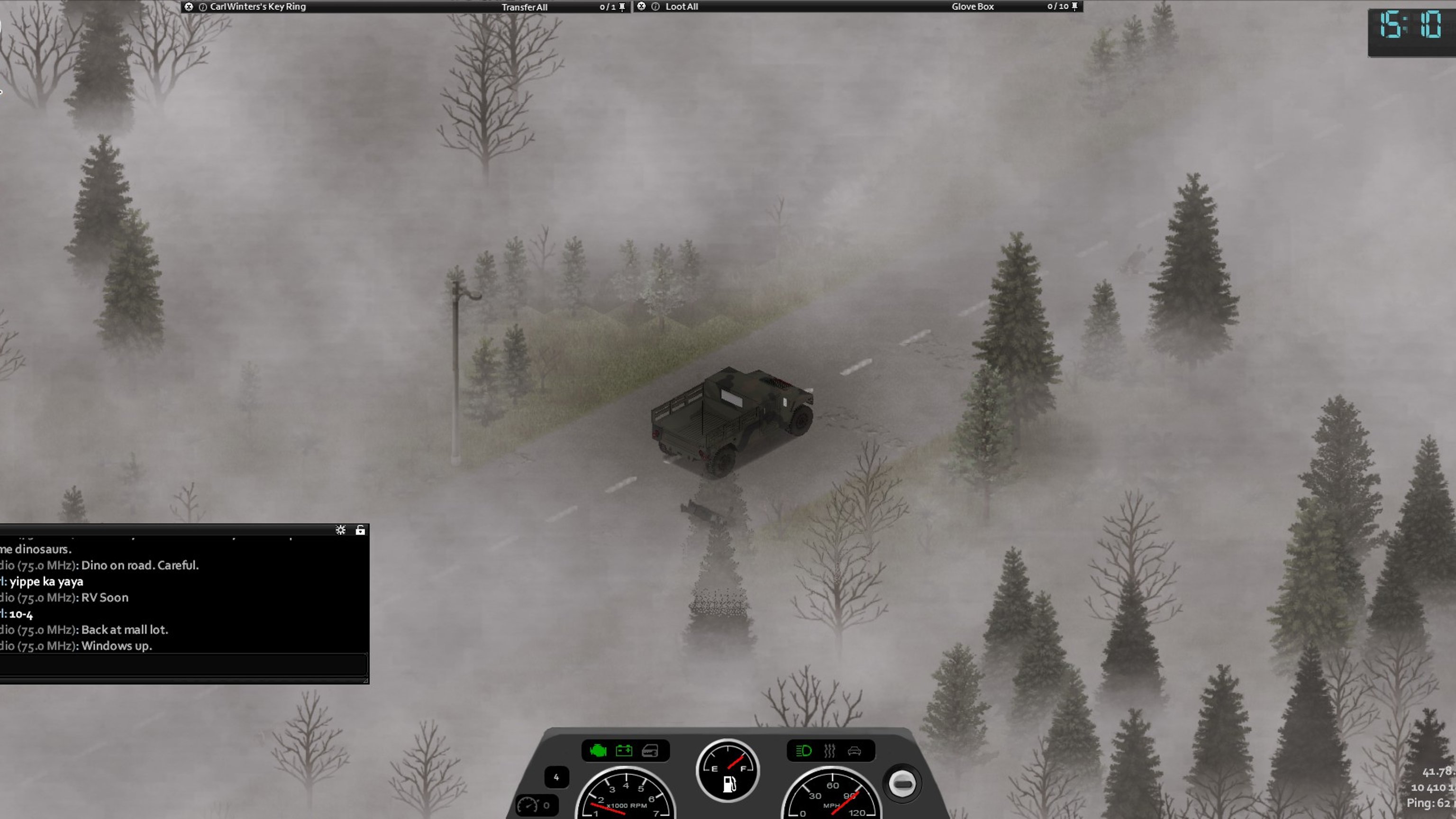Viewport: 1456px width, 819px height.
Task: Click the green engine status icon
Action: [x=598, y=751]
